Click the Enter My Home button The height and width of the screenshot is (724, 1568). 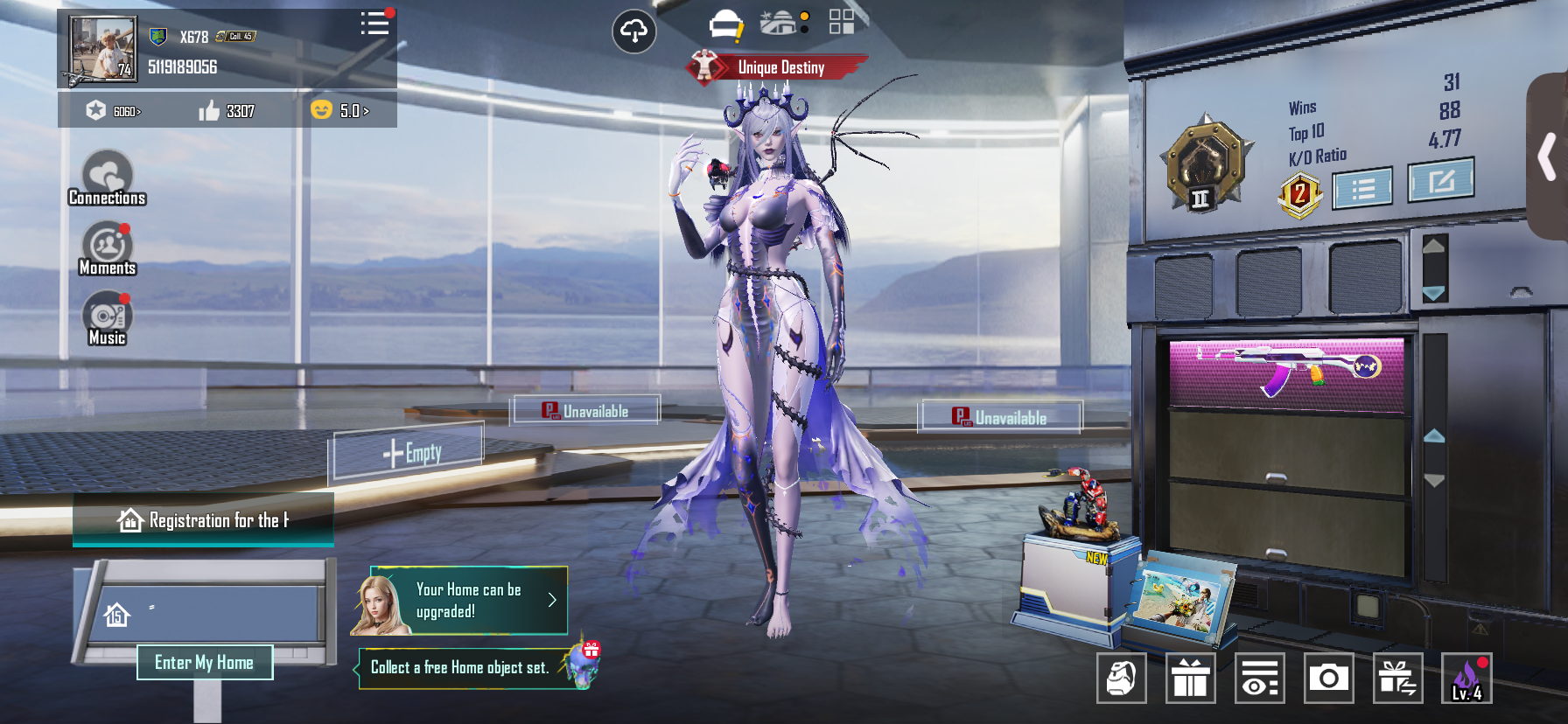coord(205,663)
